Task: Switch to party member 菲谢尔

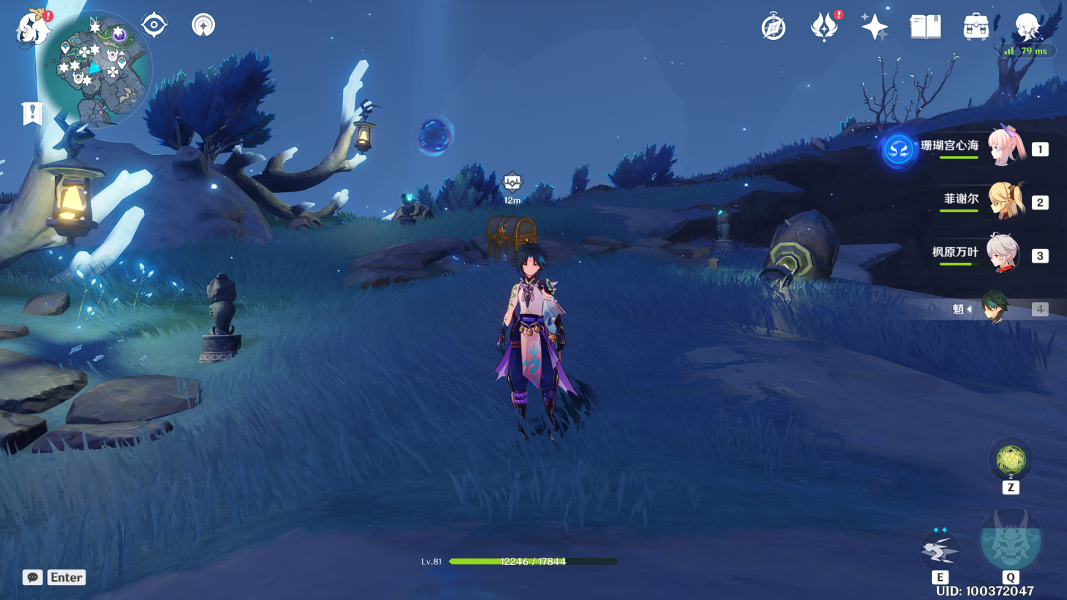Action: tap(1003, 201)
